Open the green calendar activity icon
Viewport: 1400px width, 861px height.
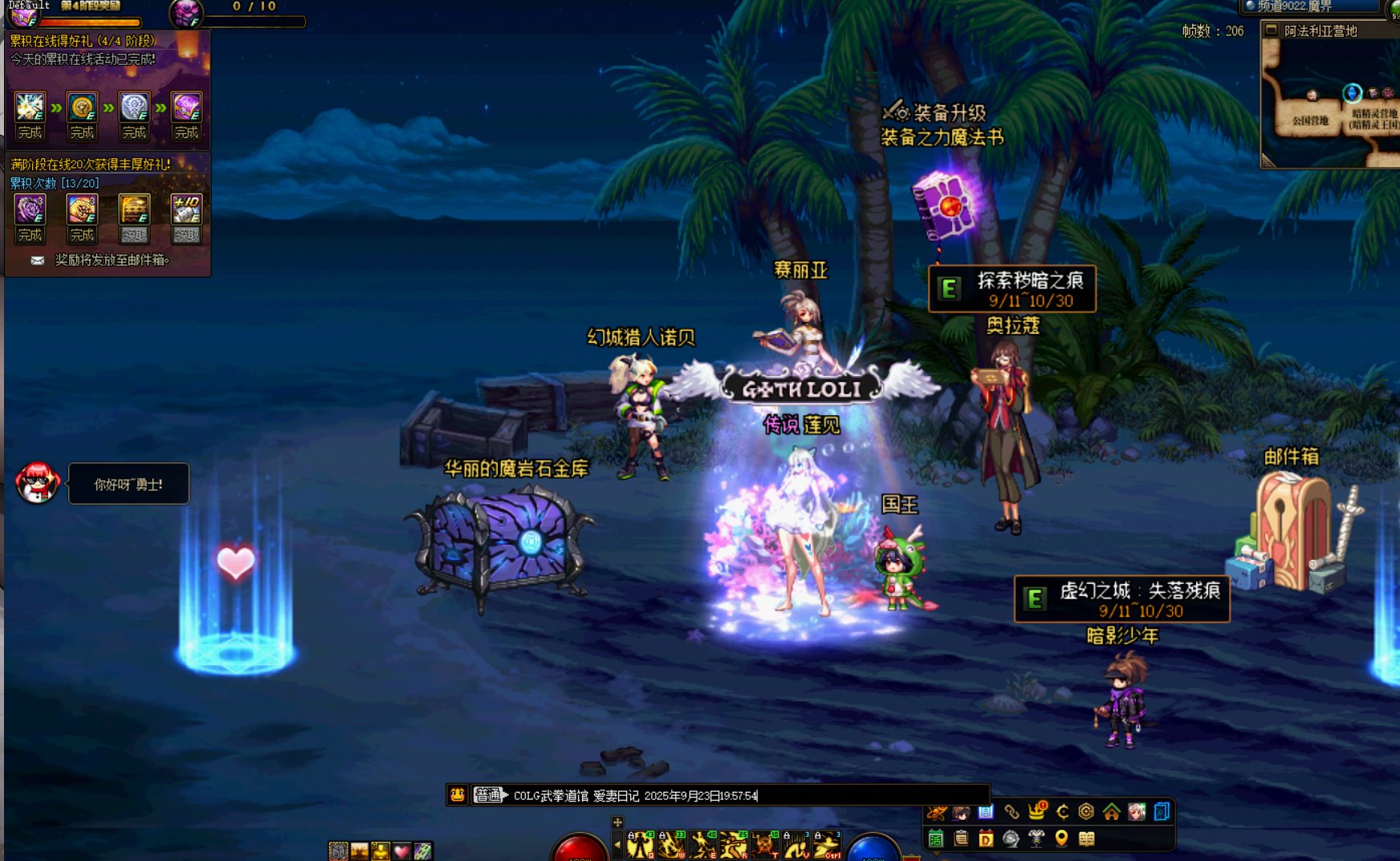click(x=936, y=839)
